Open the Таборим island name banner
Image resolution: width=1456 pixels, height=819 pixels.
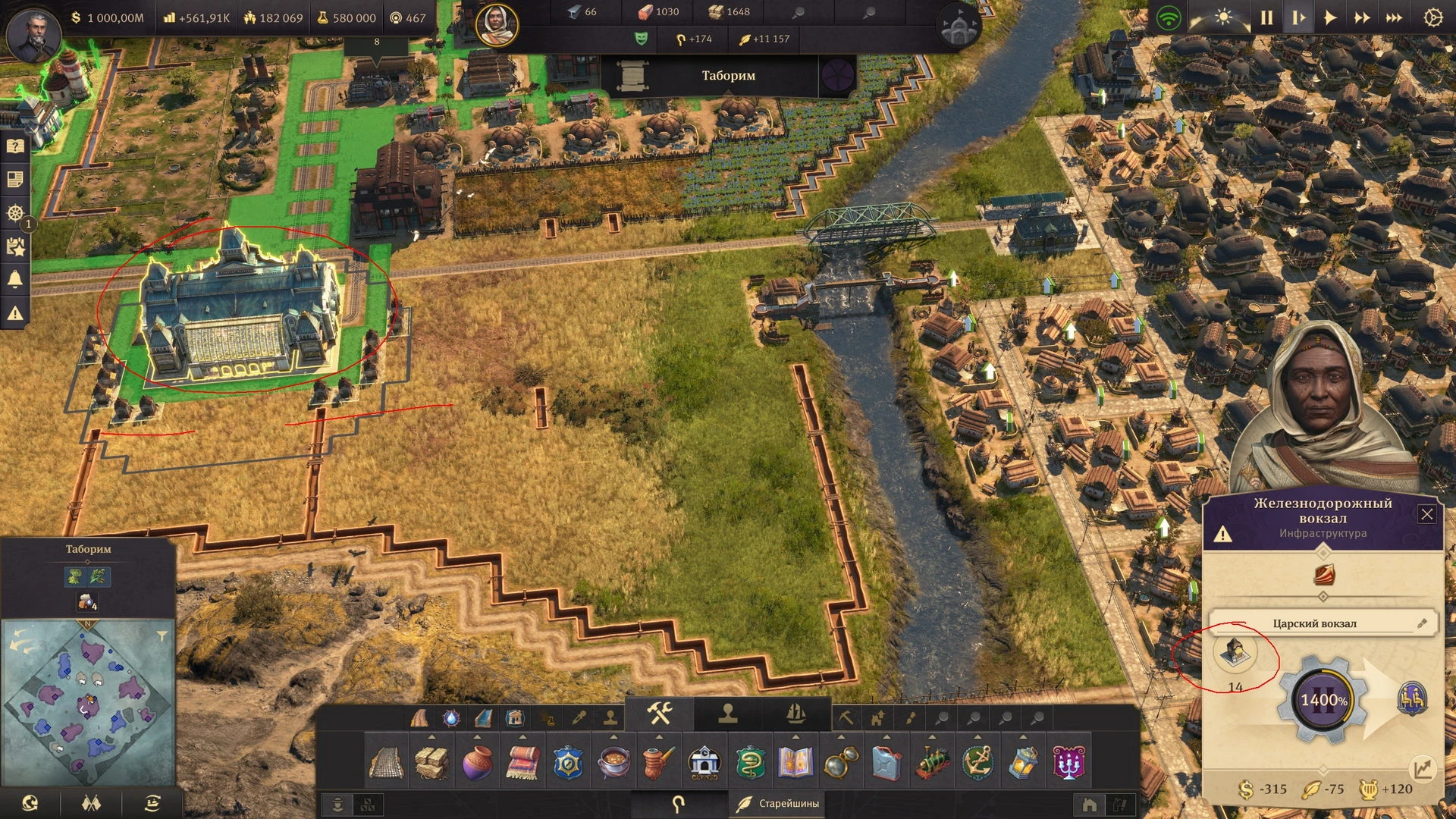pyautogui.click(x=728, y=76)
